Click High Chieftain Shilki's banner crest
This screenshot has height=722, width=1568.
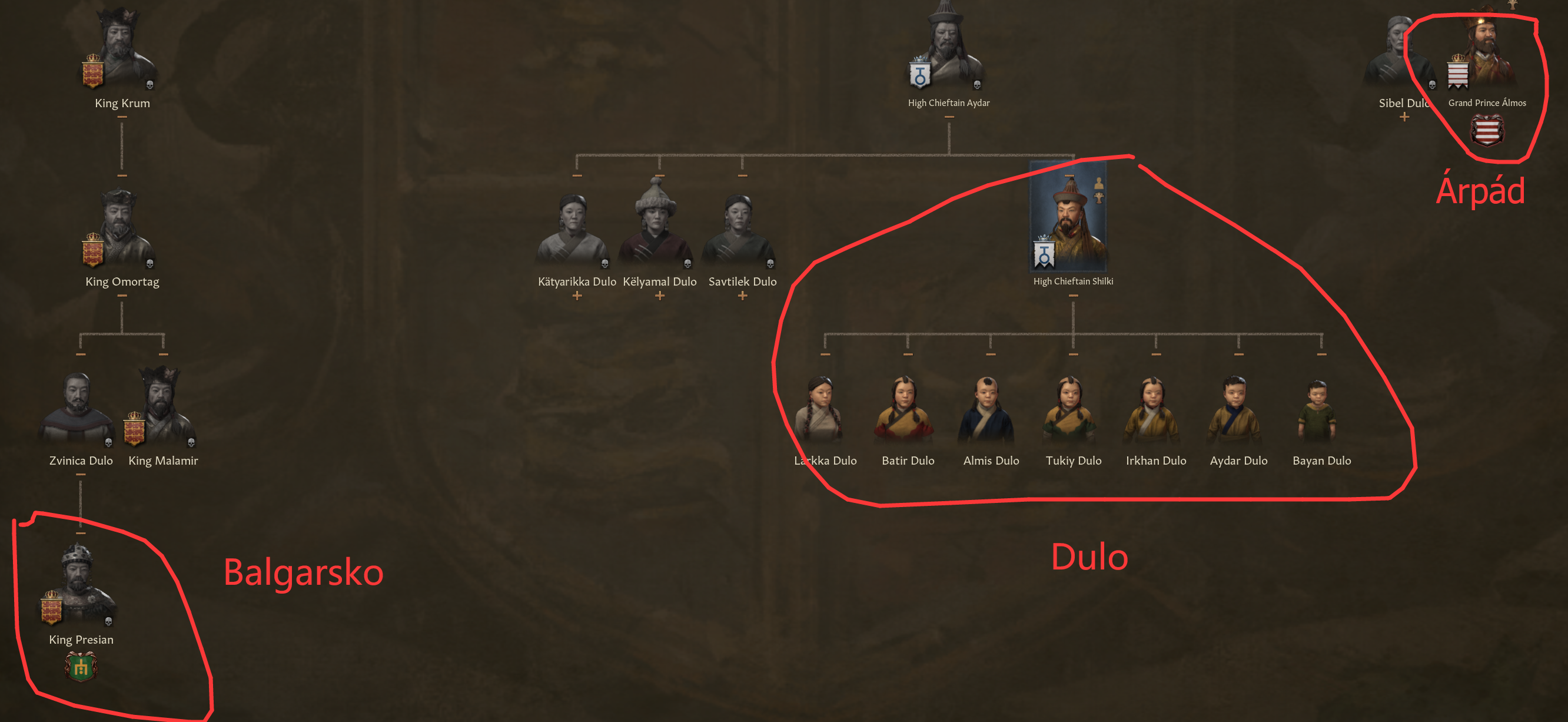click(1044, 256)
